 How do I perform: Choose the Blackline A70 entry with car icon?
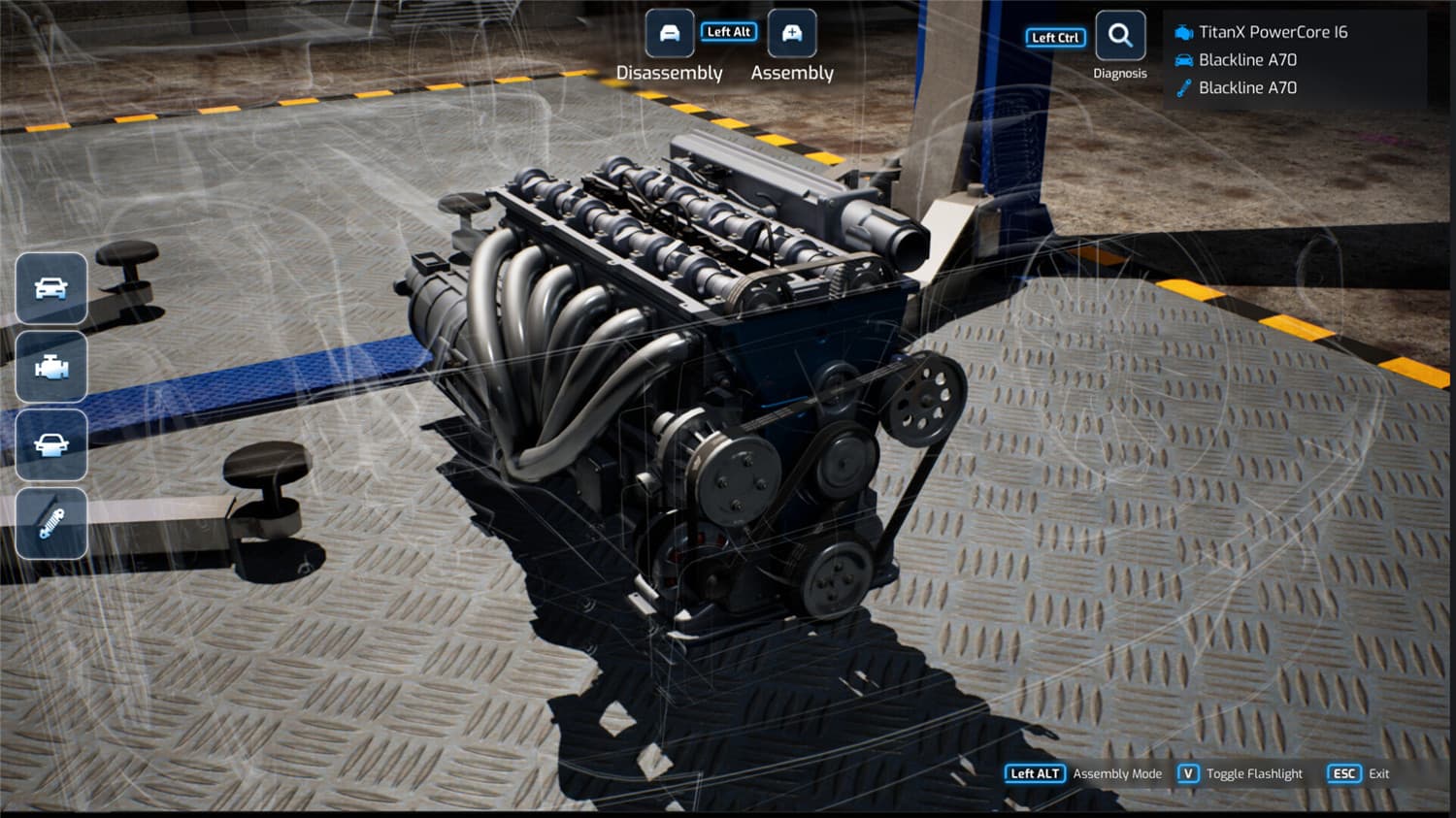[1246, 60]
